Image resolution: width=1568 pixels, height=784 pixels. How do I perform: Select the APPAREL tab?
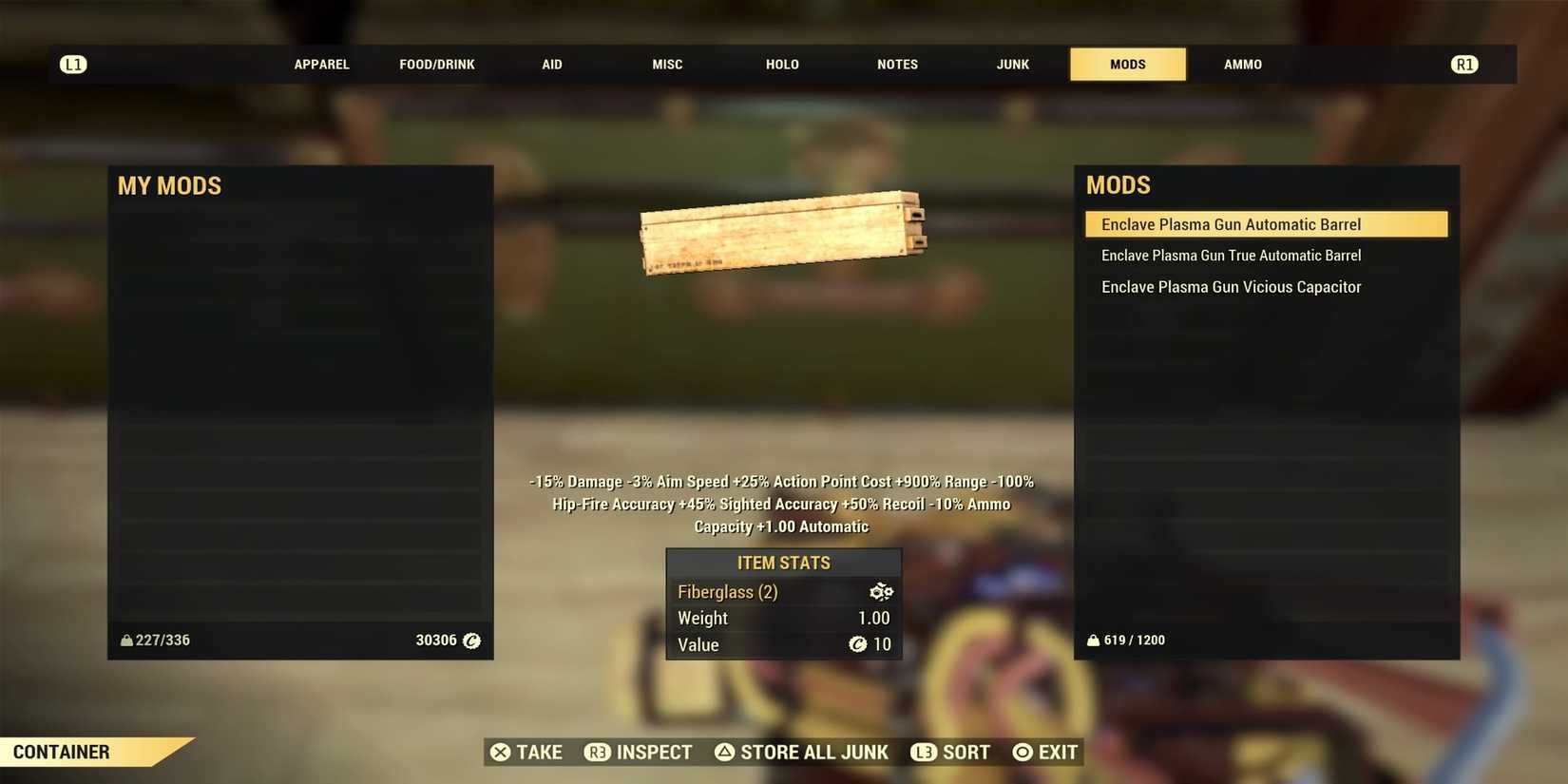tap(321, 64)
